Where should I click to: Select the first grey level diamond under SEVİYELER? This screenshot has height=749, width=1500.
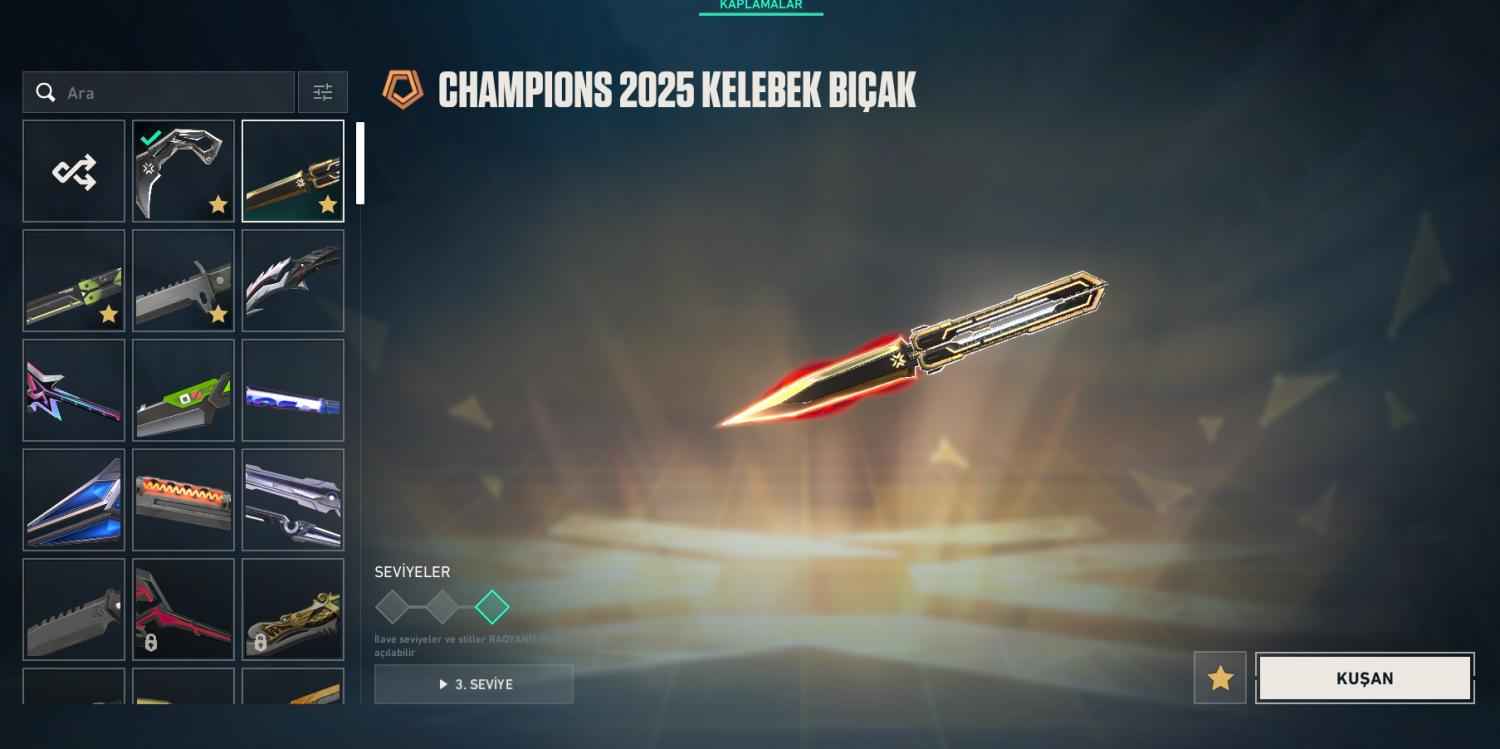tap(392, 604)
